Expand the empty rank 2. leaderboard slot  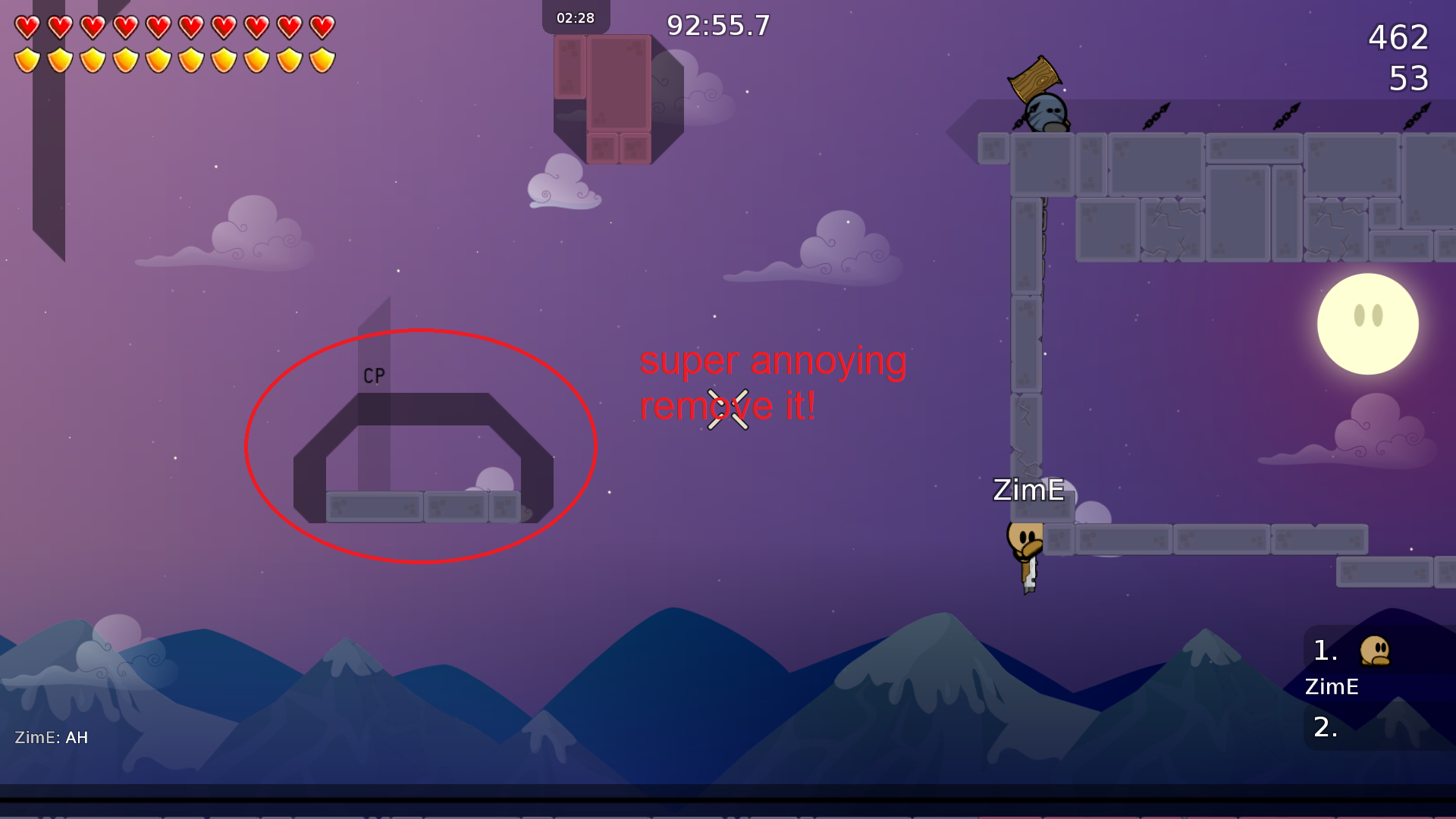click(1325, 726)
